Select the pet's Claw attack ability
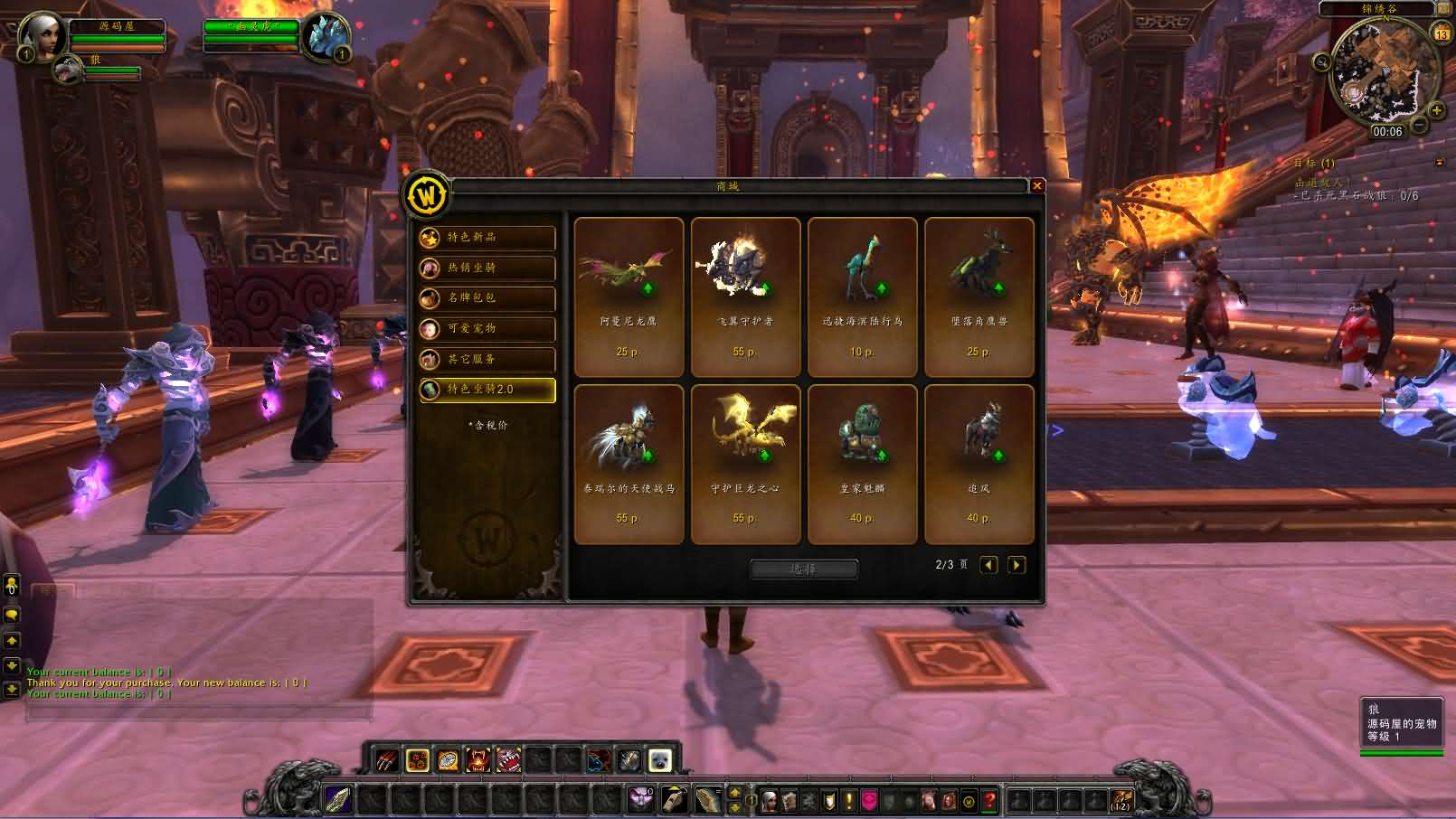Image resolution: width=1456 pixels, height=819 pixels. click(x=385, y=759)
